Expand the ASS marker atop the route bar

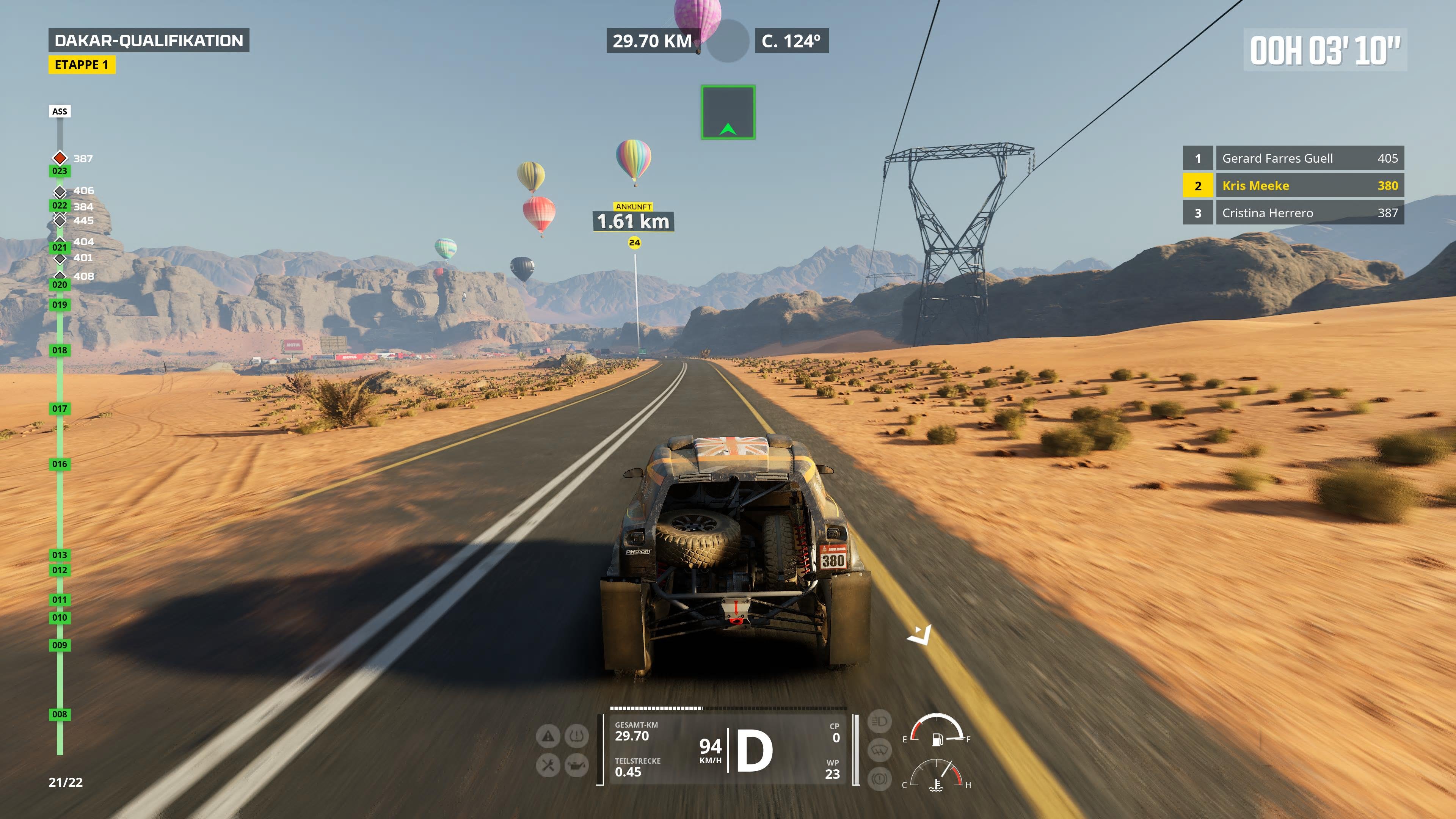[x=59, y=111]
